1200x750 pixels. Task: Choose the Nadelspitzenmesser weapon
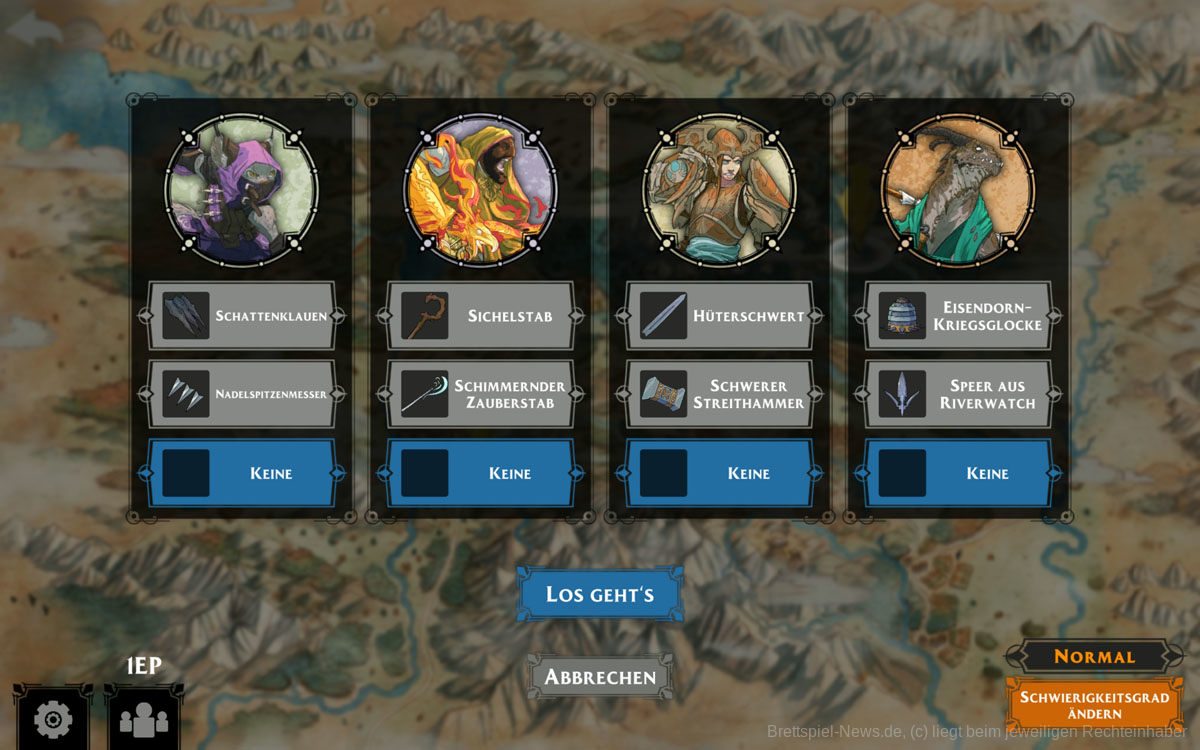[242, 394]
